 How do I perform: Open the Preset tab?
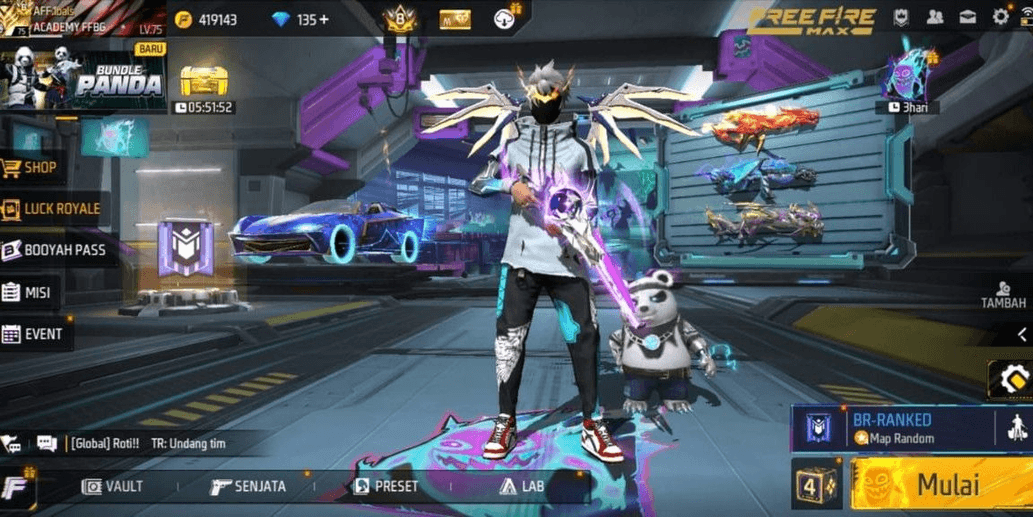pos(385,487)
